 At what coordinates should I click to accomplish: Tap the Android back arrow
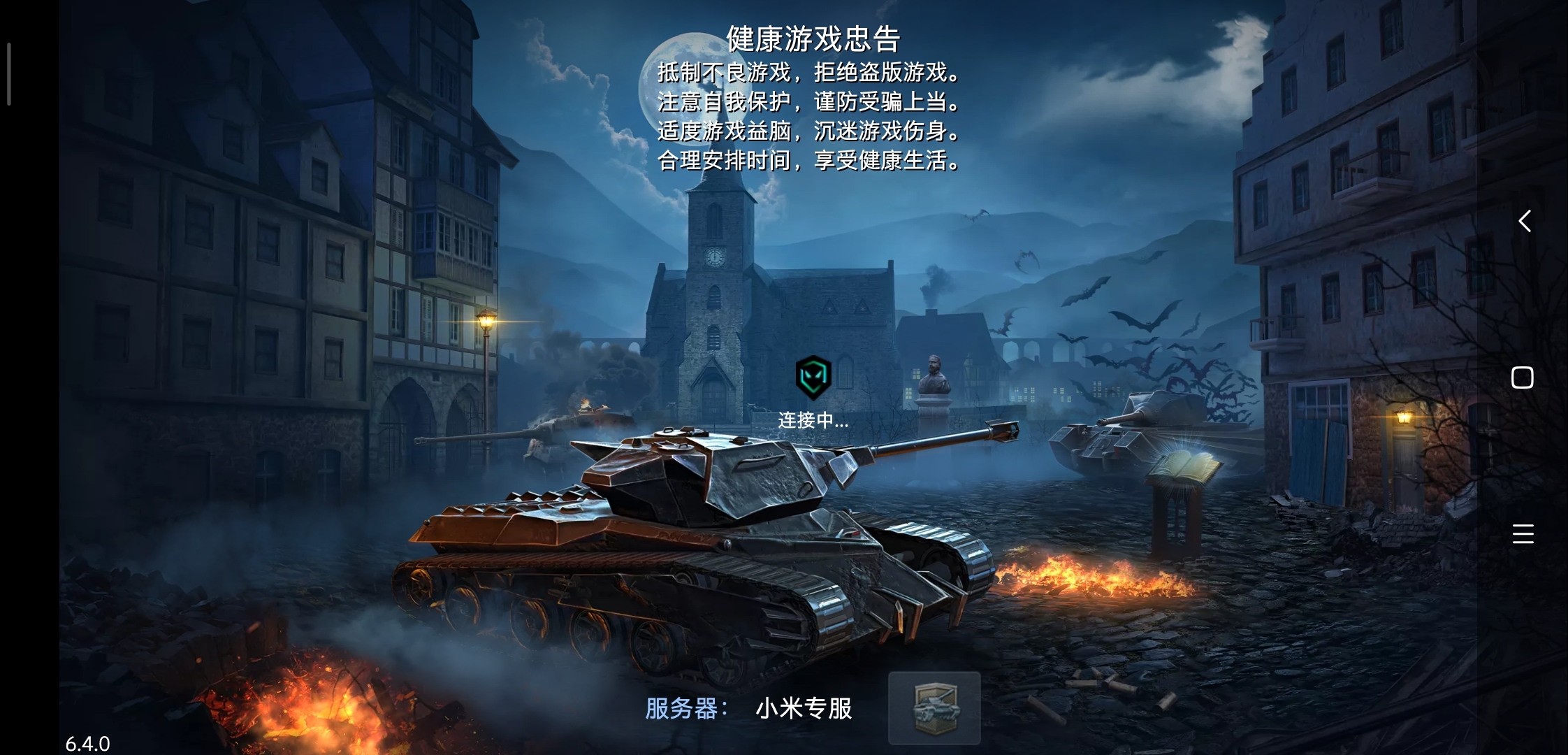[1524, 221]
